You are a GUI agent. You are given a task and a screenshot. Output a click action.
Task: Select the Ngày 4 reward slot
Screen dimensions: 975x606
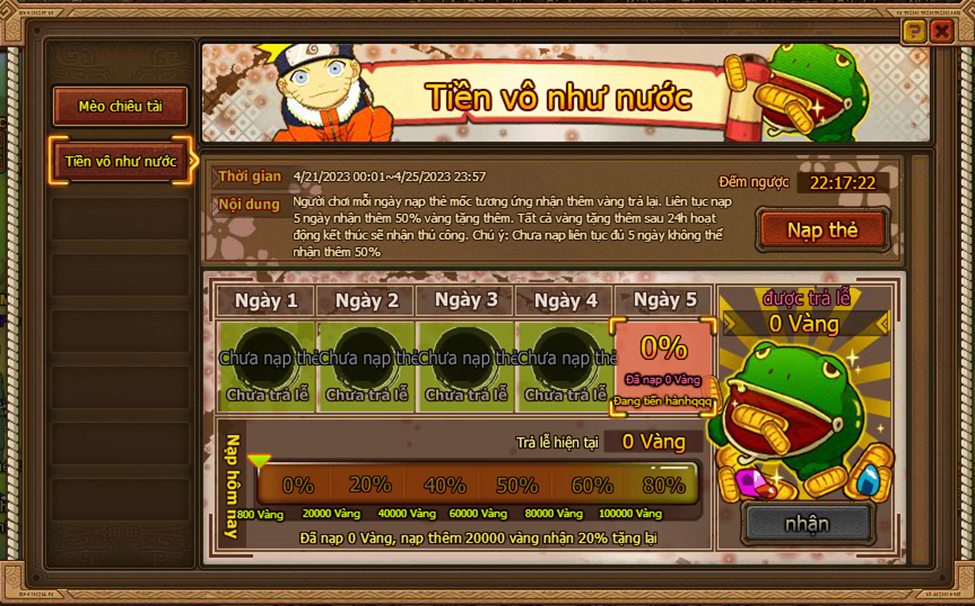[x=565, y=365]
